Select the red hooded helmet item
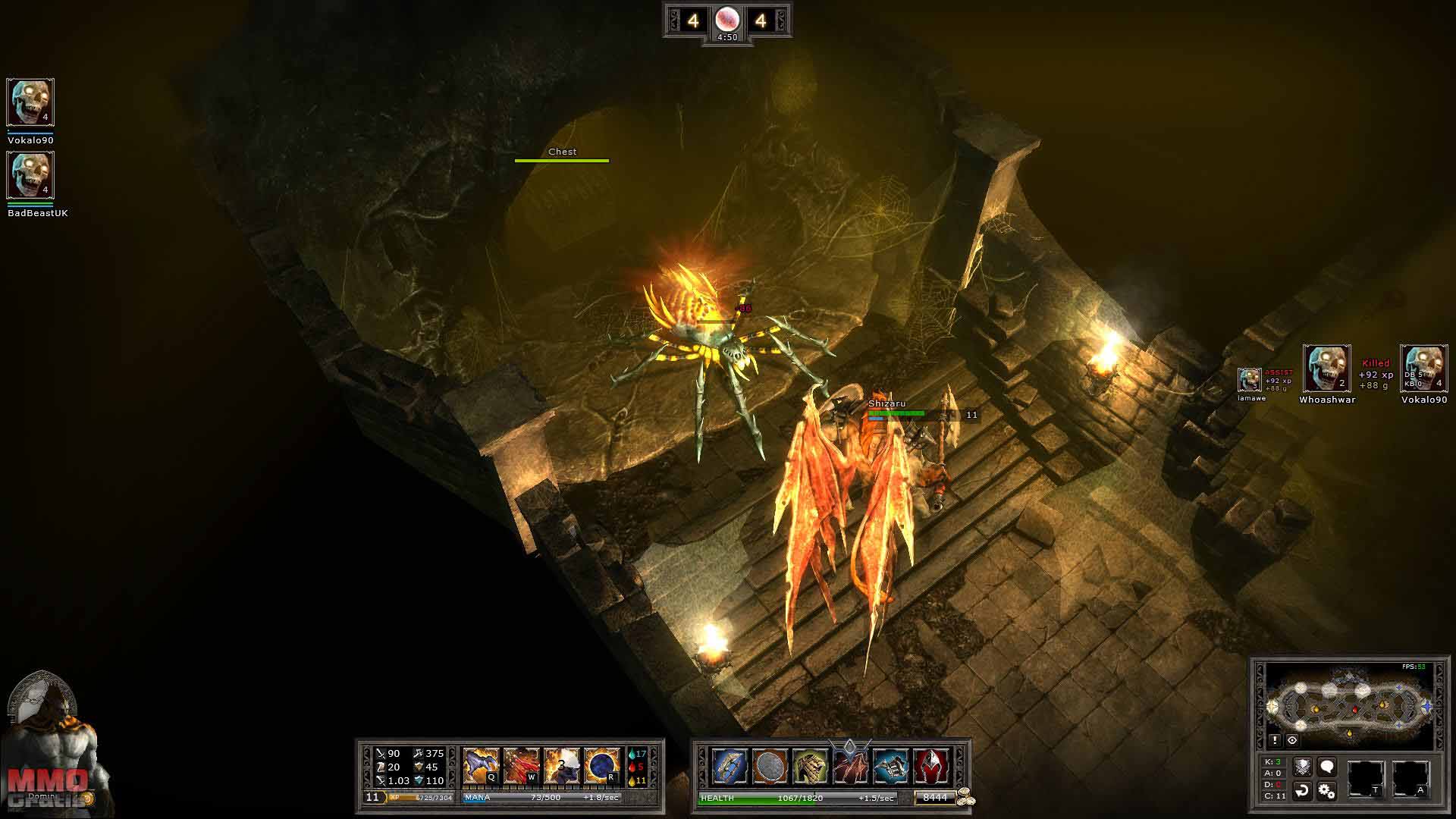 pos(931,766)
